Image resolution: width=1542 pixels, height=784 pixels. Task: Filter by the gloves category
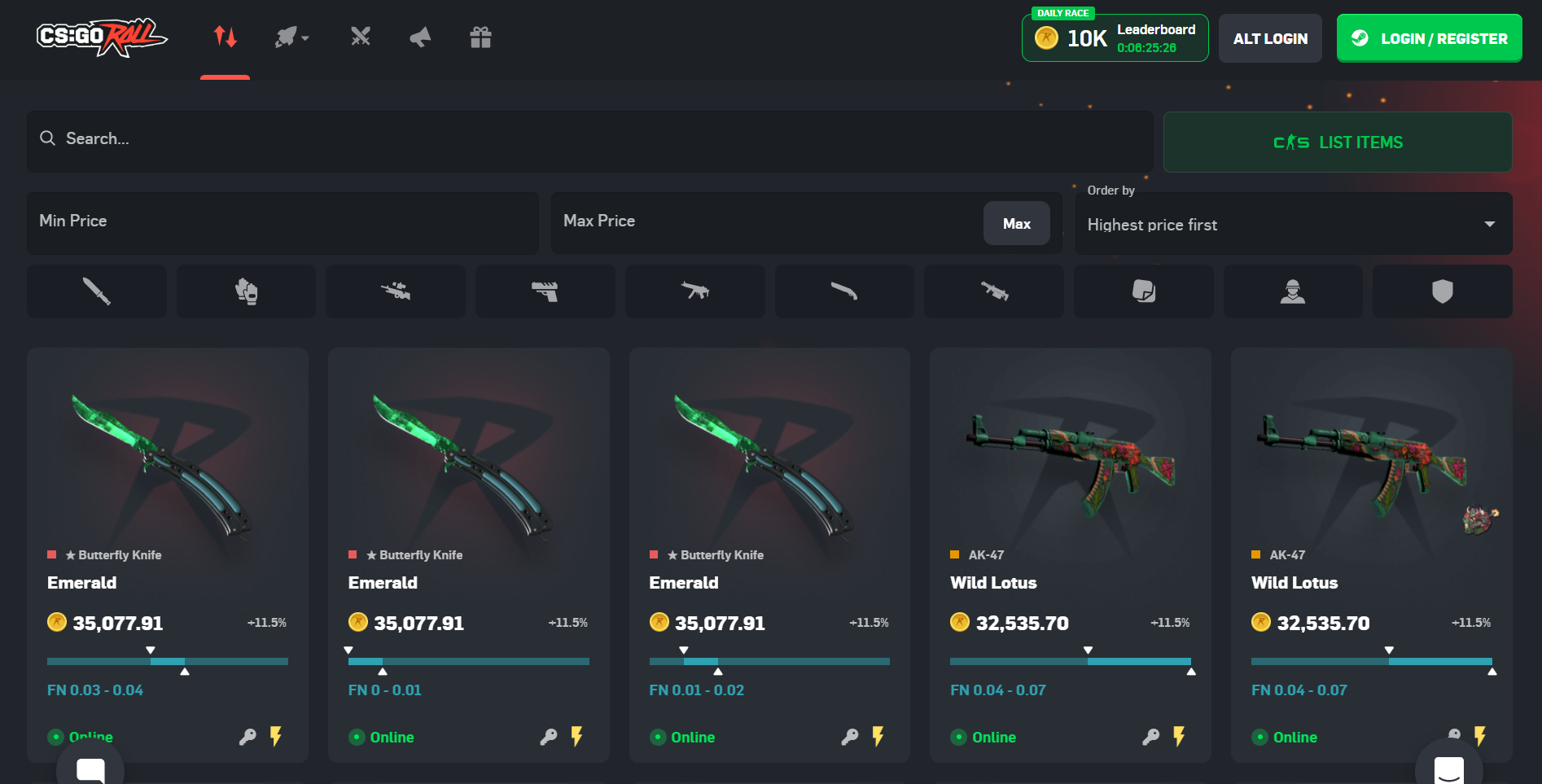tap(246, 291)
